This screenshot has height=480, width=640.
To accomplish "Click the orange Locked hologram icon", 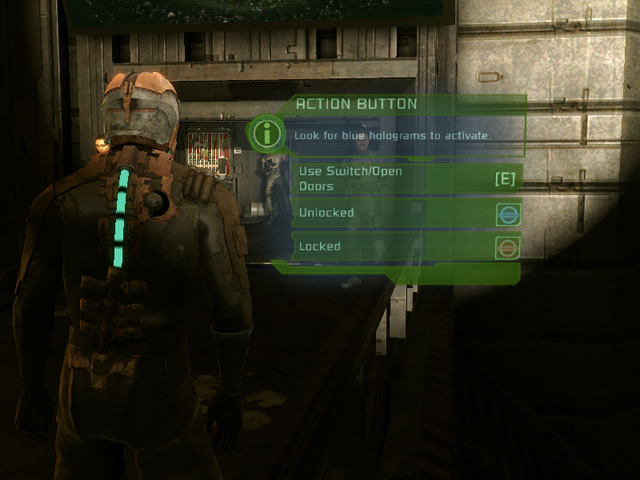I will (507, 247).
